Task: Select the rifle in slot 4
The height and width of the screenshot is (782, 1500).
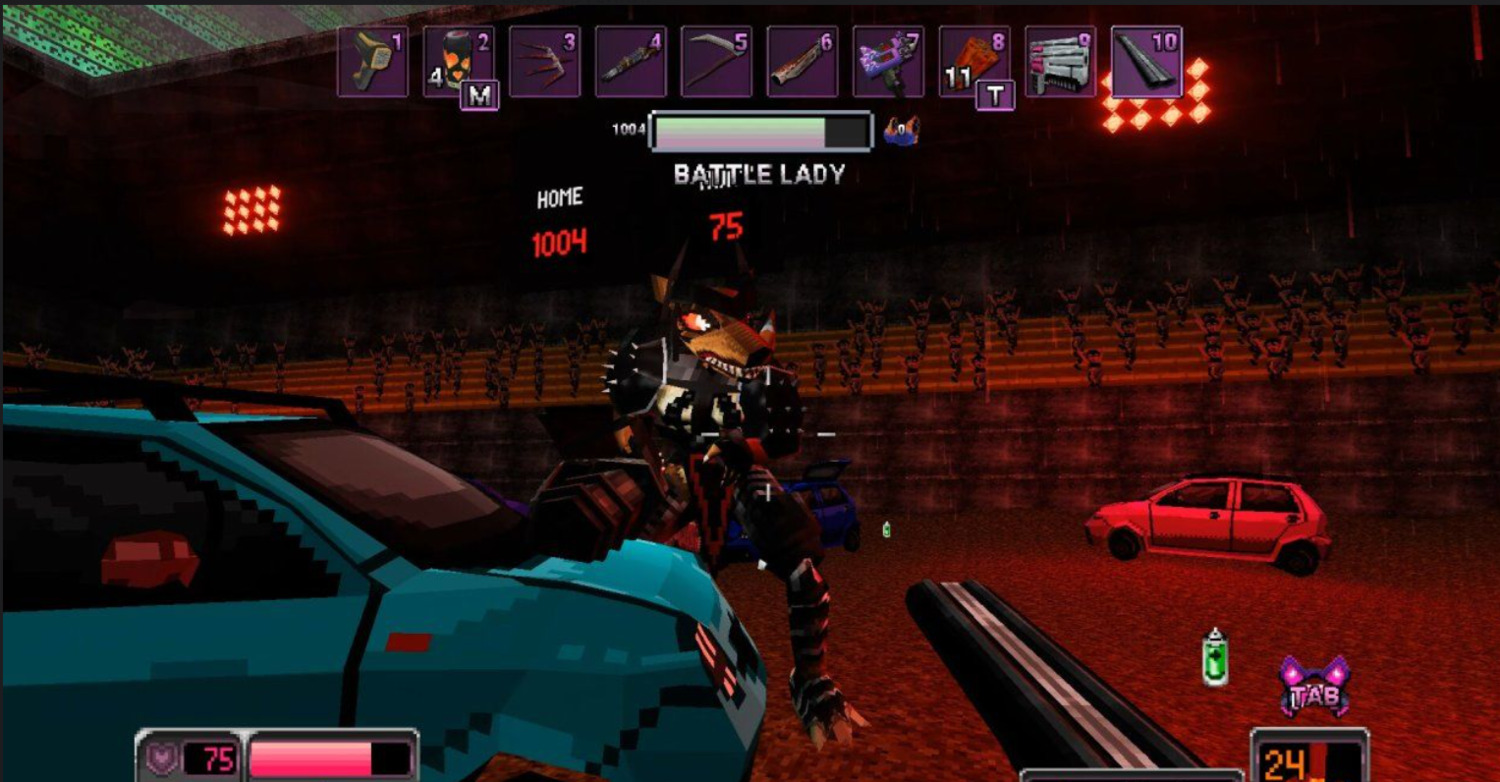Action: pyautogui.click(x=630, y=62)
